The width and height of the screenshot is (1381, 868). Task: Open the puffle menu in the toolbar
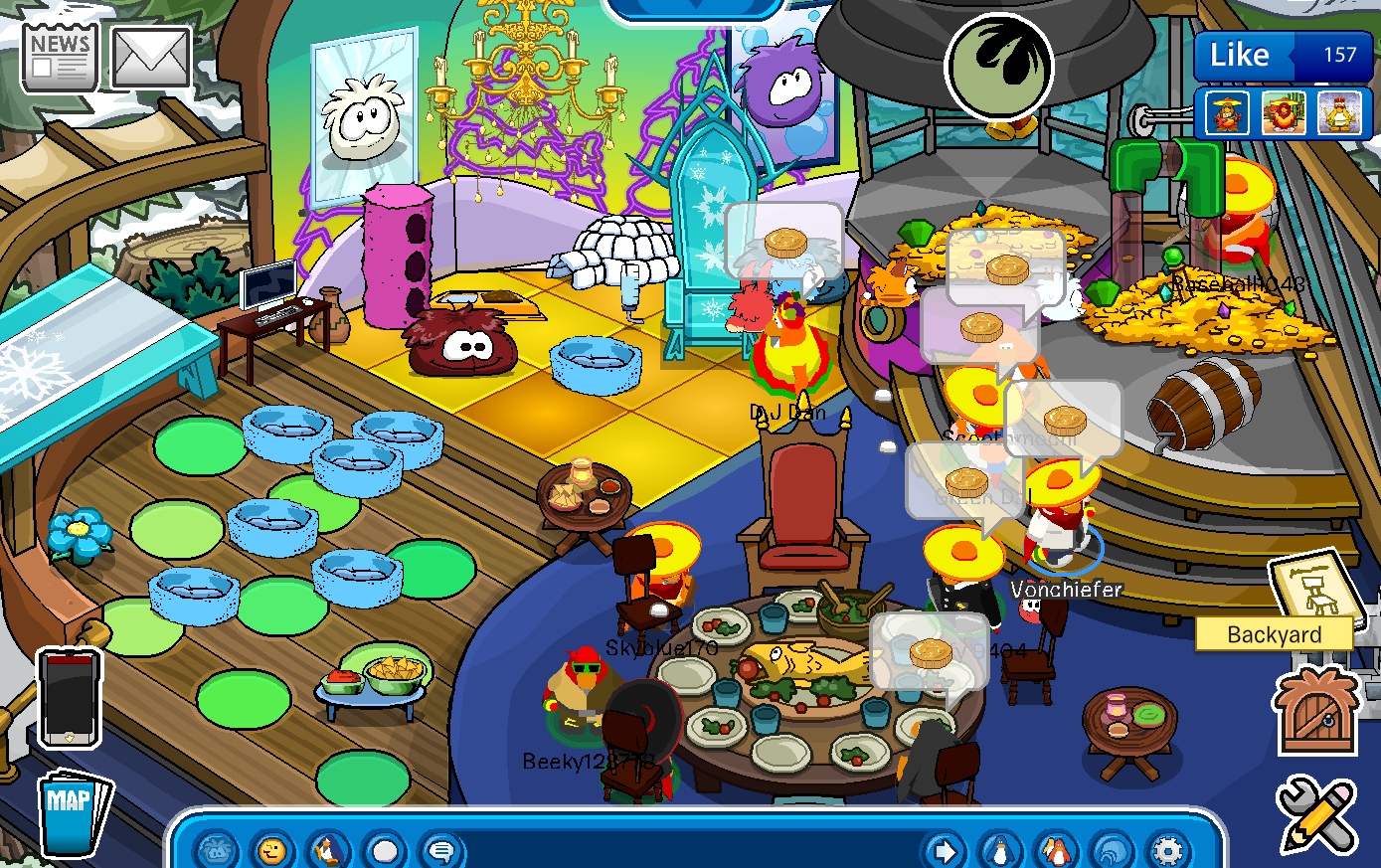coord(216,851)
